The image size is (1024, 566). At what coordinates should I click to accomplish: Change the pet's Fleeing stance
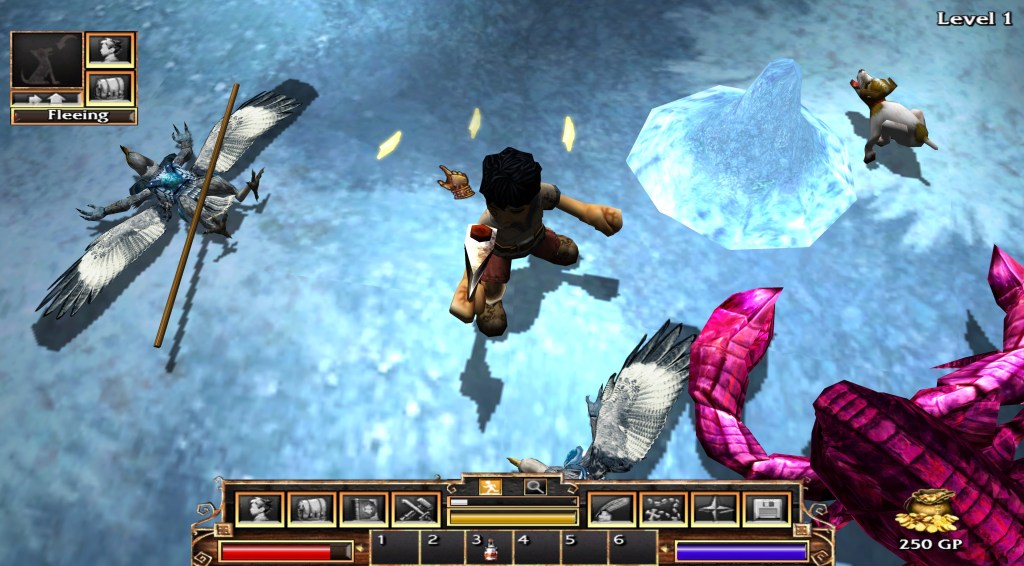pyautogui.click(x=74, y=115)
